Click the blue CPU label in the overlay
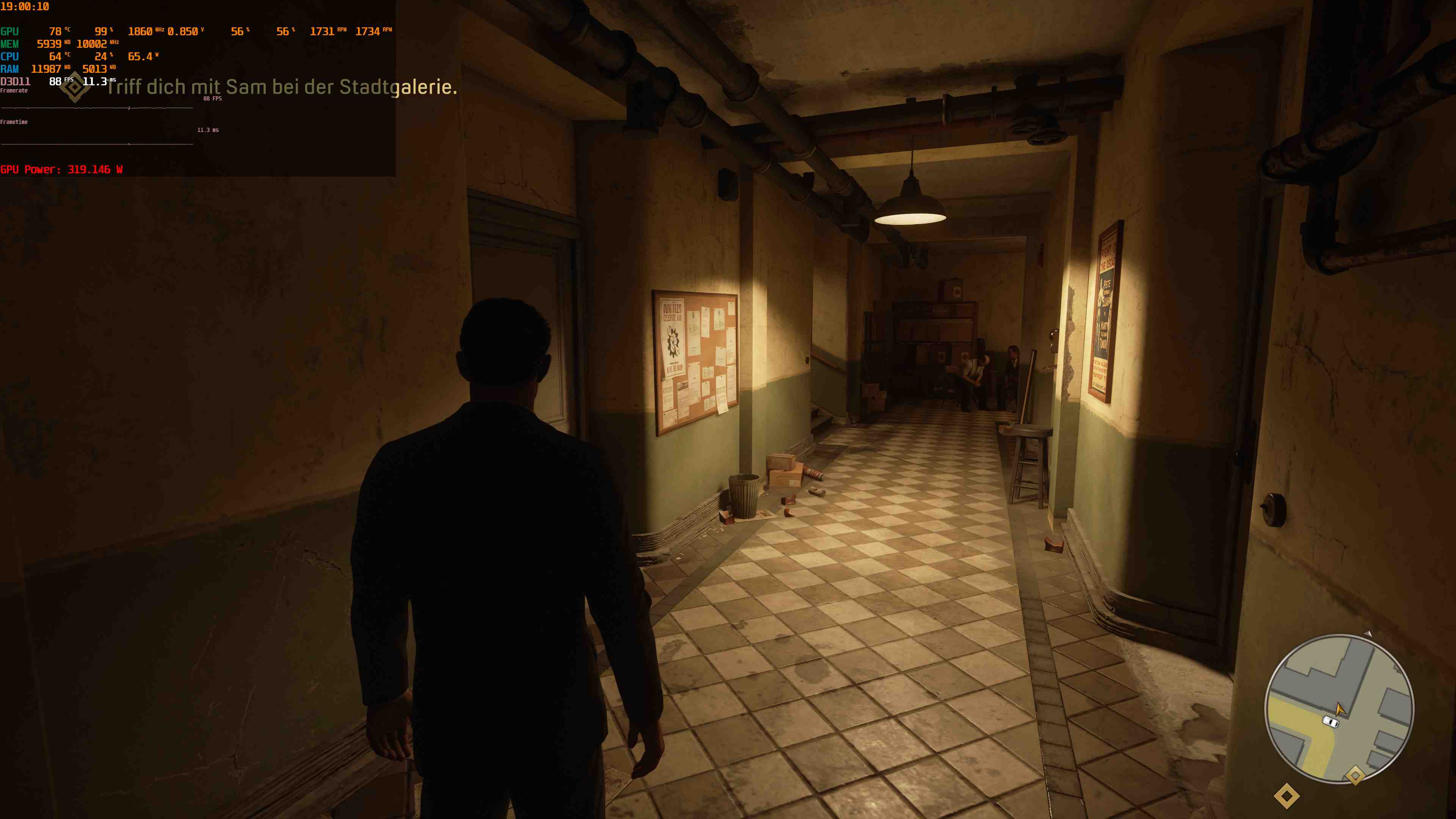The image size is (1456, 819). 9,56
